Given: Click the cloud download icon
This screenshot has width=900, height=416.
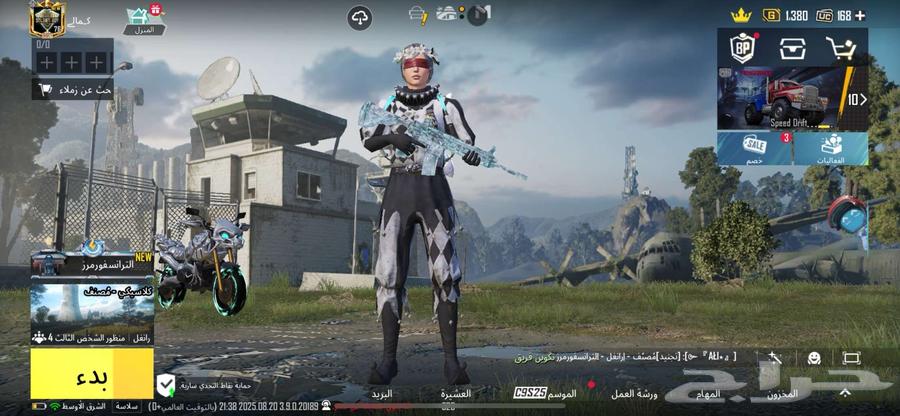Looking at the screenshot, I should point(360,17).
